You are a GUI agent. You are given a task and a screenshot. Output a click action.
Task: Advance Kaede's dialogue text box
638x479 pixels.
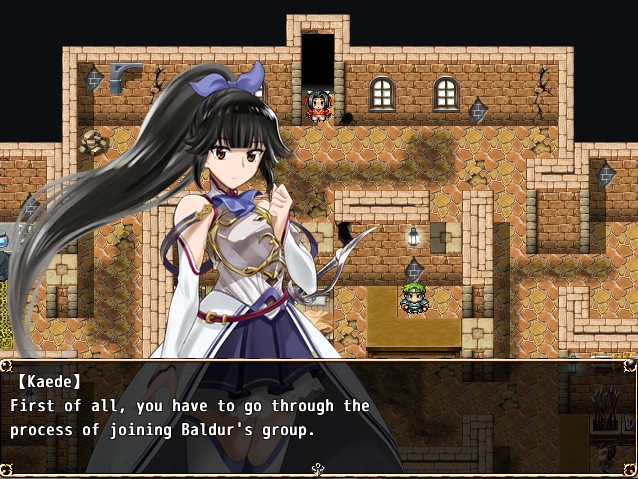pyautogui.click(x=318, y=415)
